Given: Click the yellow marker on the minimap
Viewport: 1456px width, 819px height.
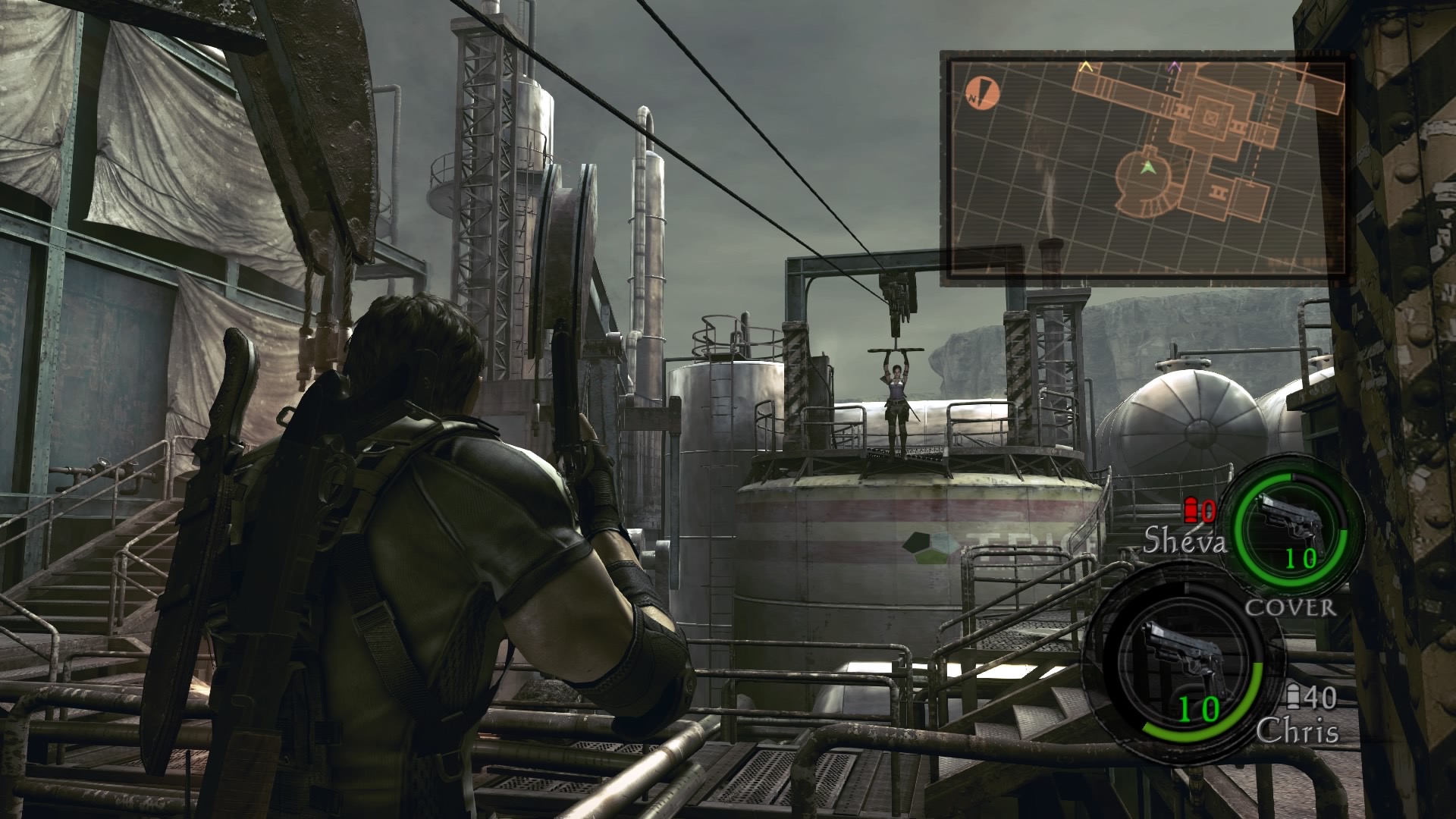Looking at the screenshot, I should (1086, 67).
